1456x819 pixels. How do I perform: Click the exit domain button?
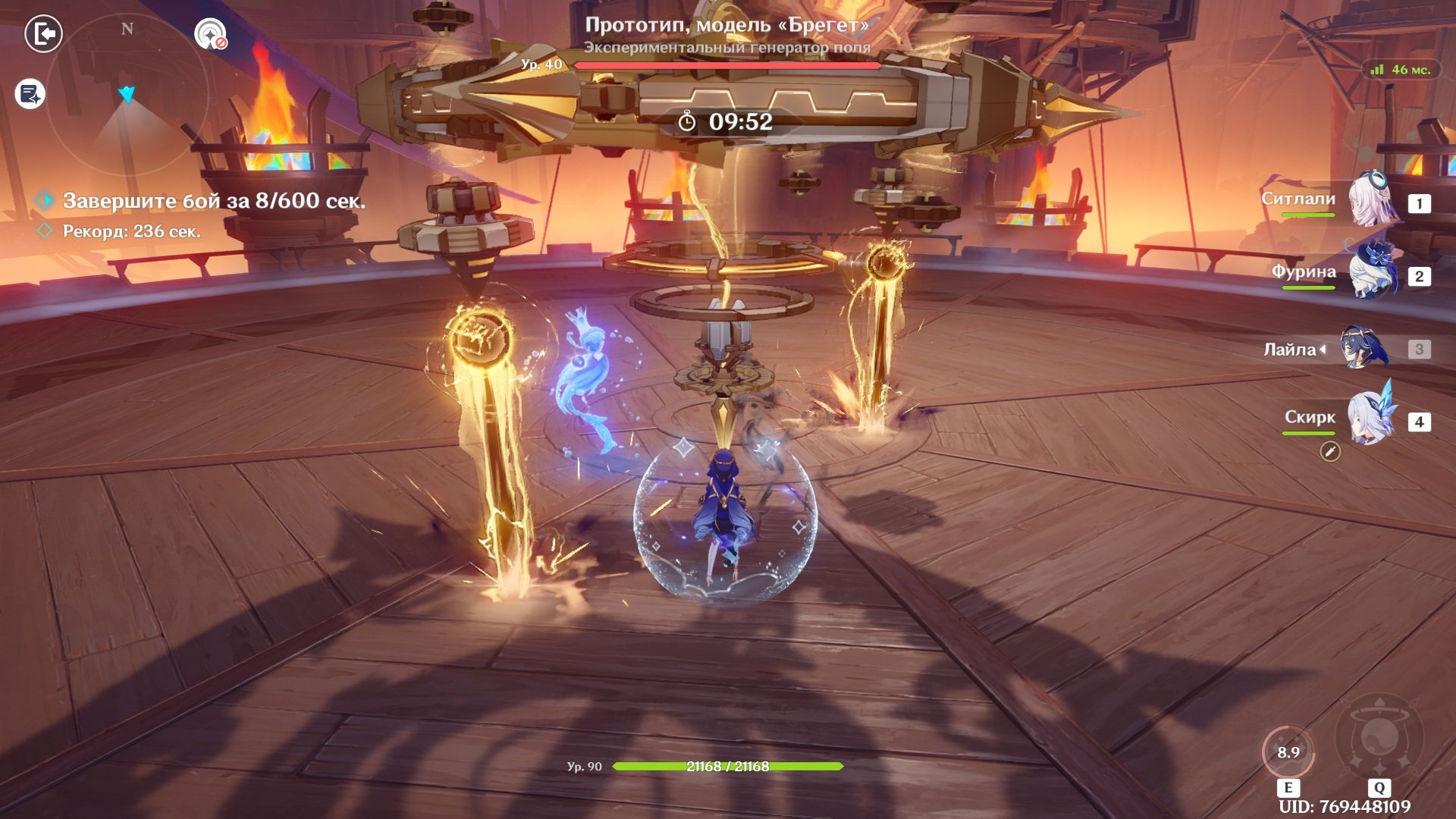(x=44, y=34)
